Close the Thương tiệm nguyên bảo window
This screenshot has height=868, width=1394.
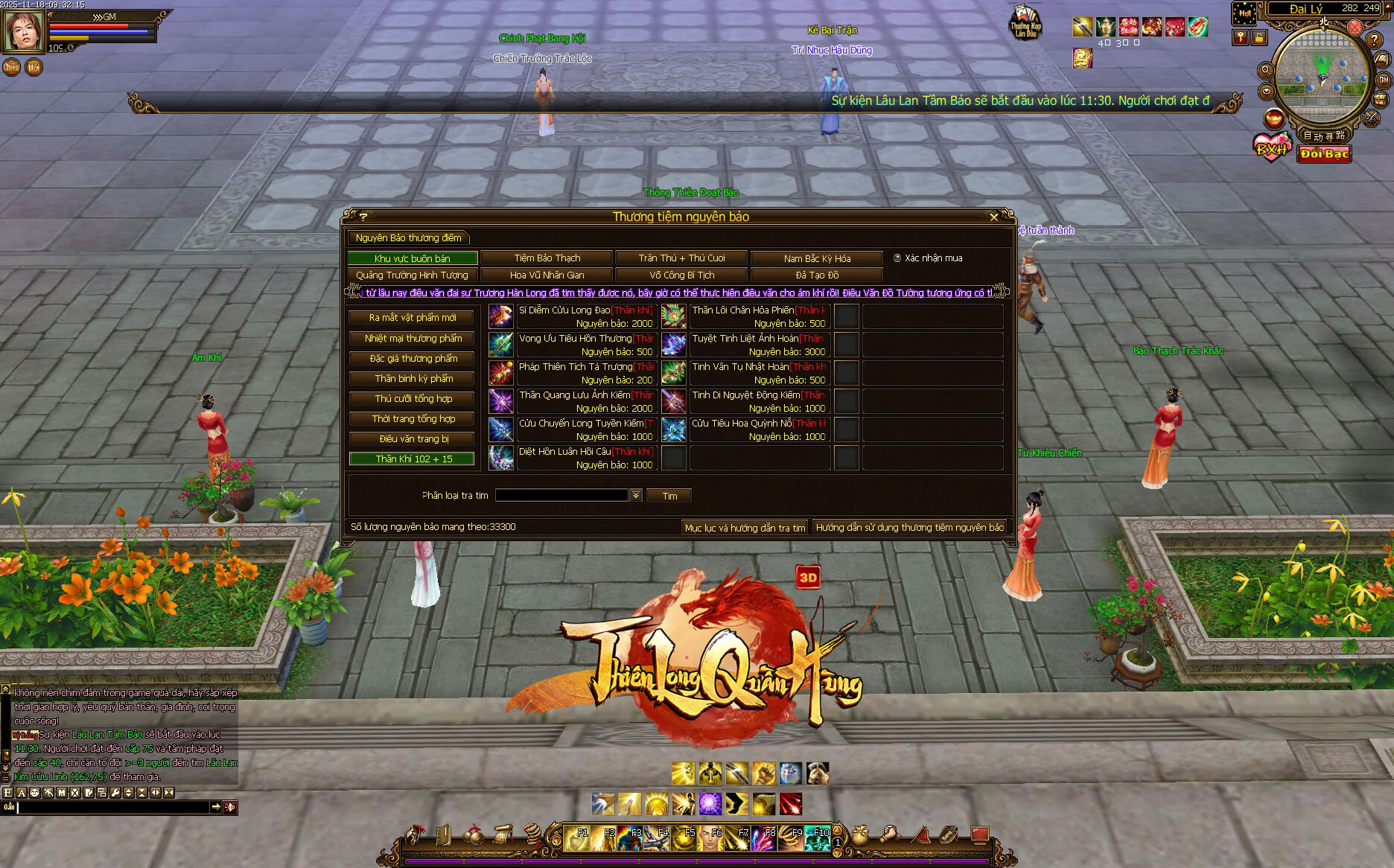[993, 217]
